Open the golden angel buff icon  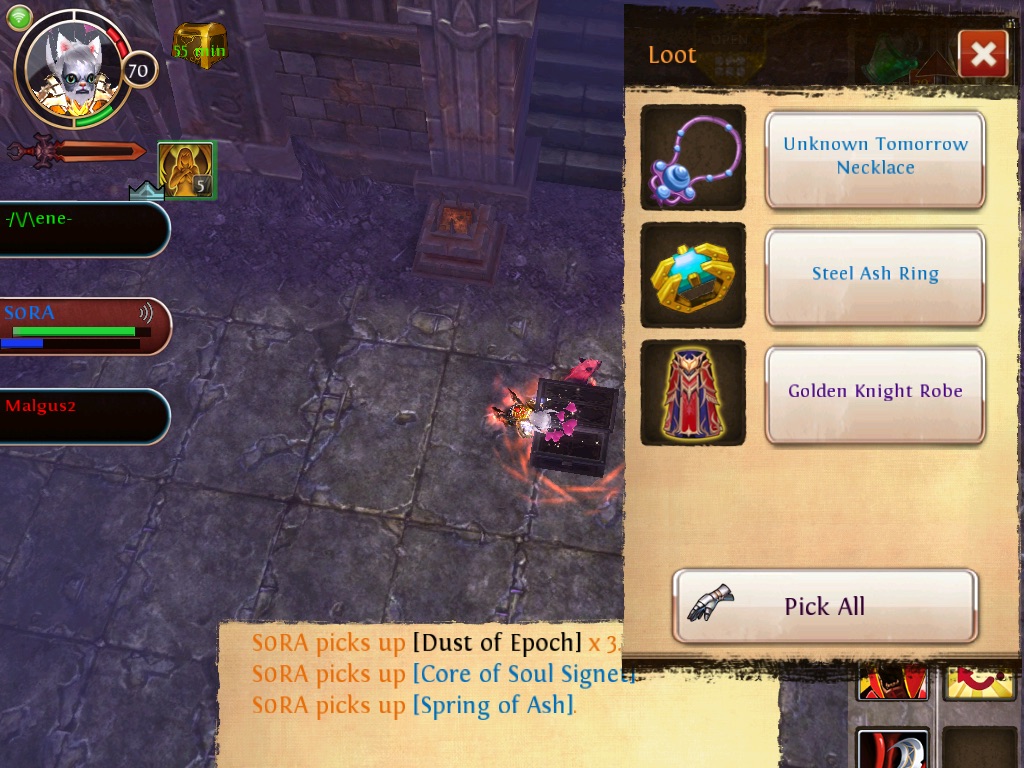(185, 168)
